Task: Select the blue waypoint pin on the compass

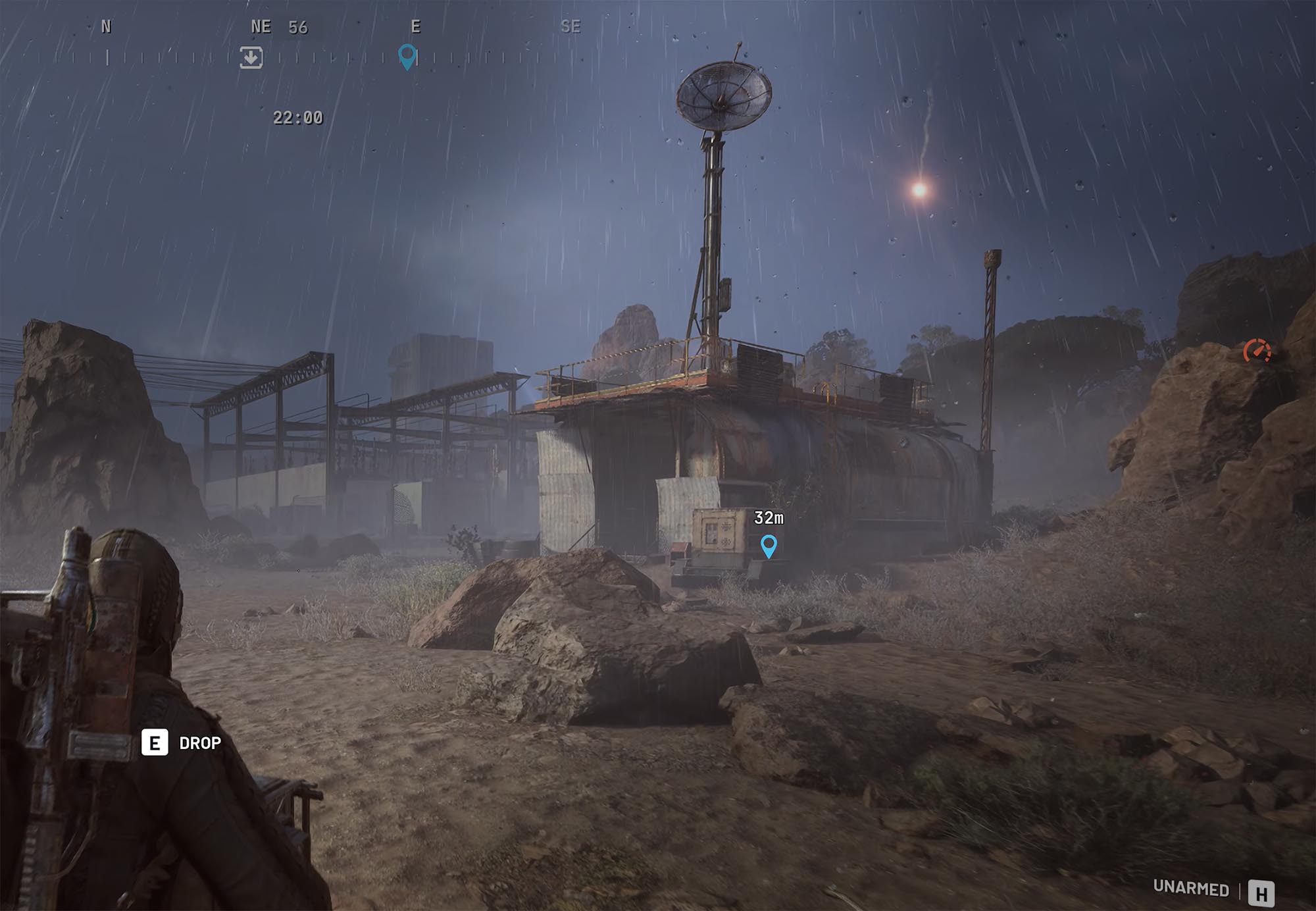Action: click(x=408, y=57)
